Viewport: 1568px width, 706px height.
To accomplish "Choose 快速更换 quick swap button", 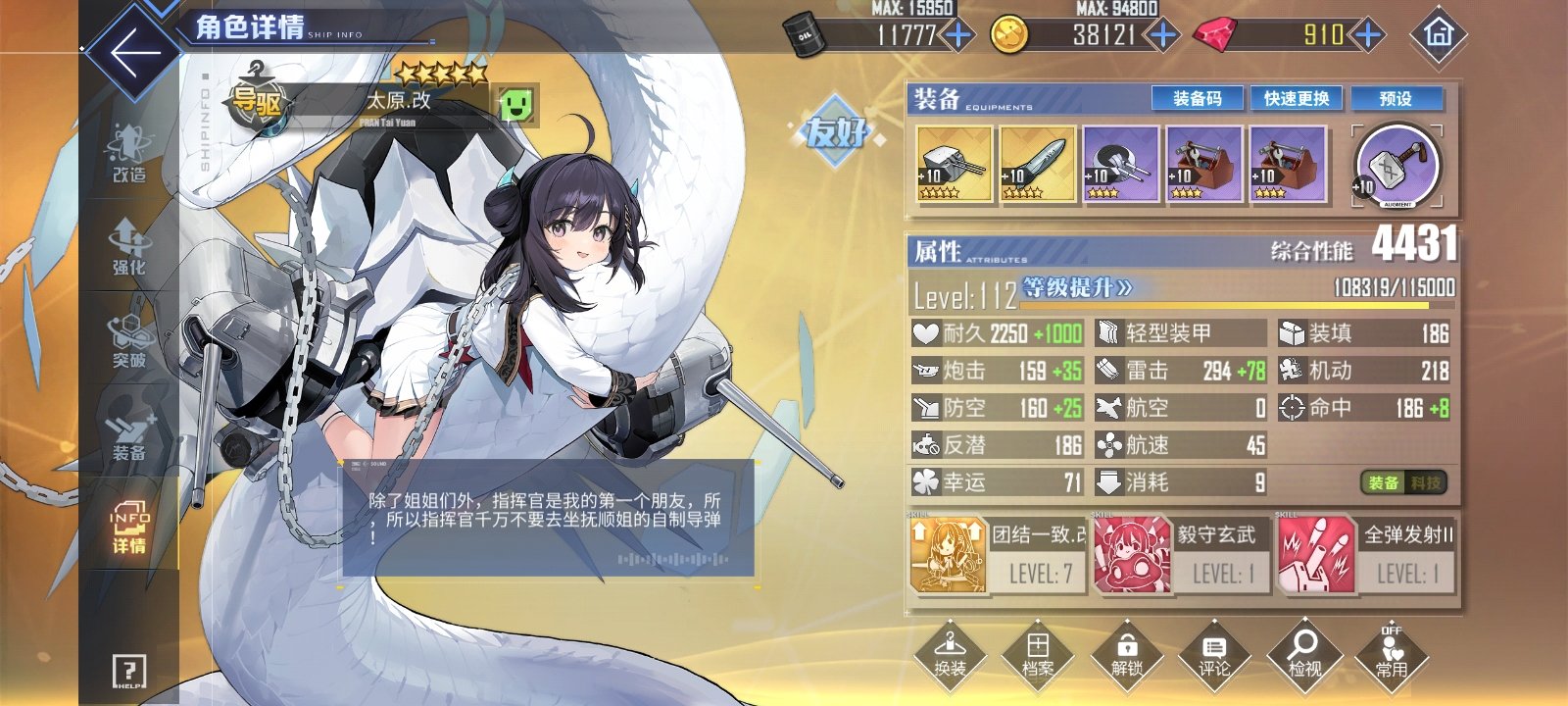I will 1296,99.
